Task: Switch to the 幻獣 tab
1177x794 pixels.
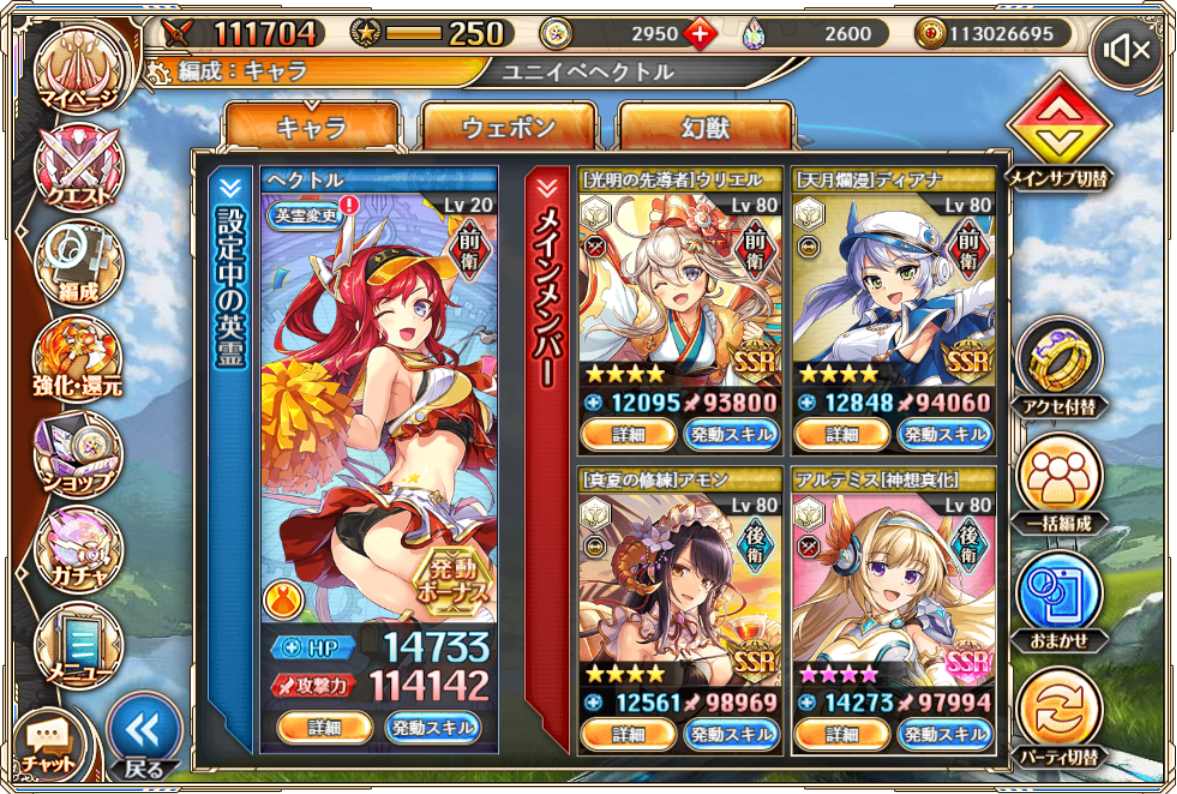Action: coord(706,127)
